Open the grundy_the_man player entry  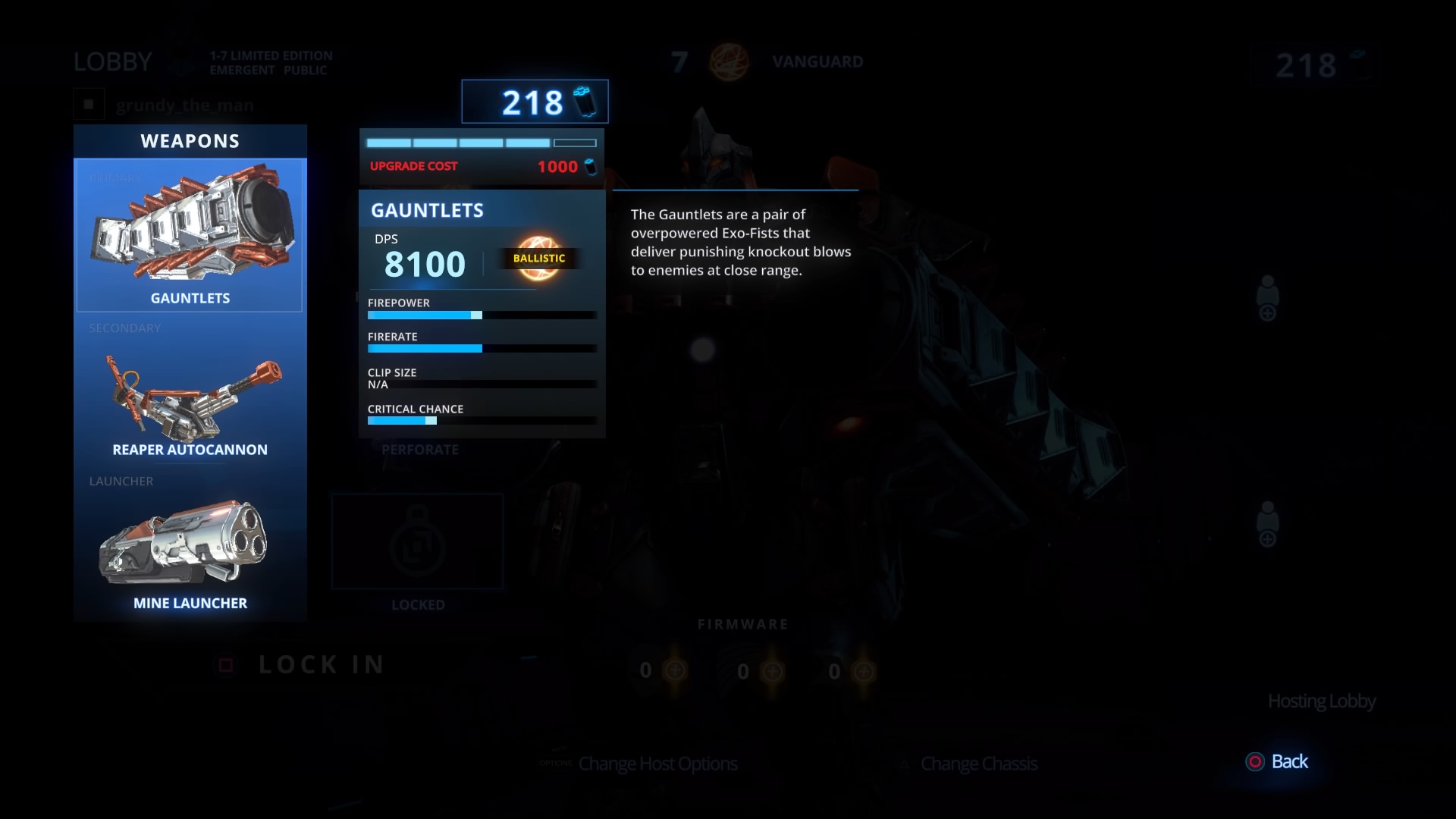coord(184,105)
